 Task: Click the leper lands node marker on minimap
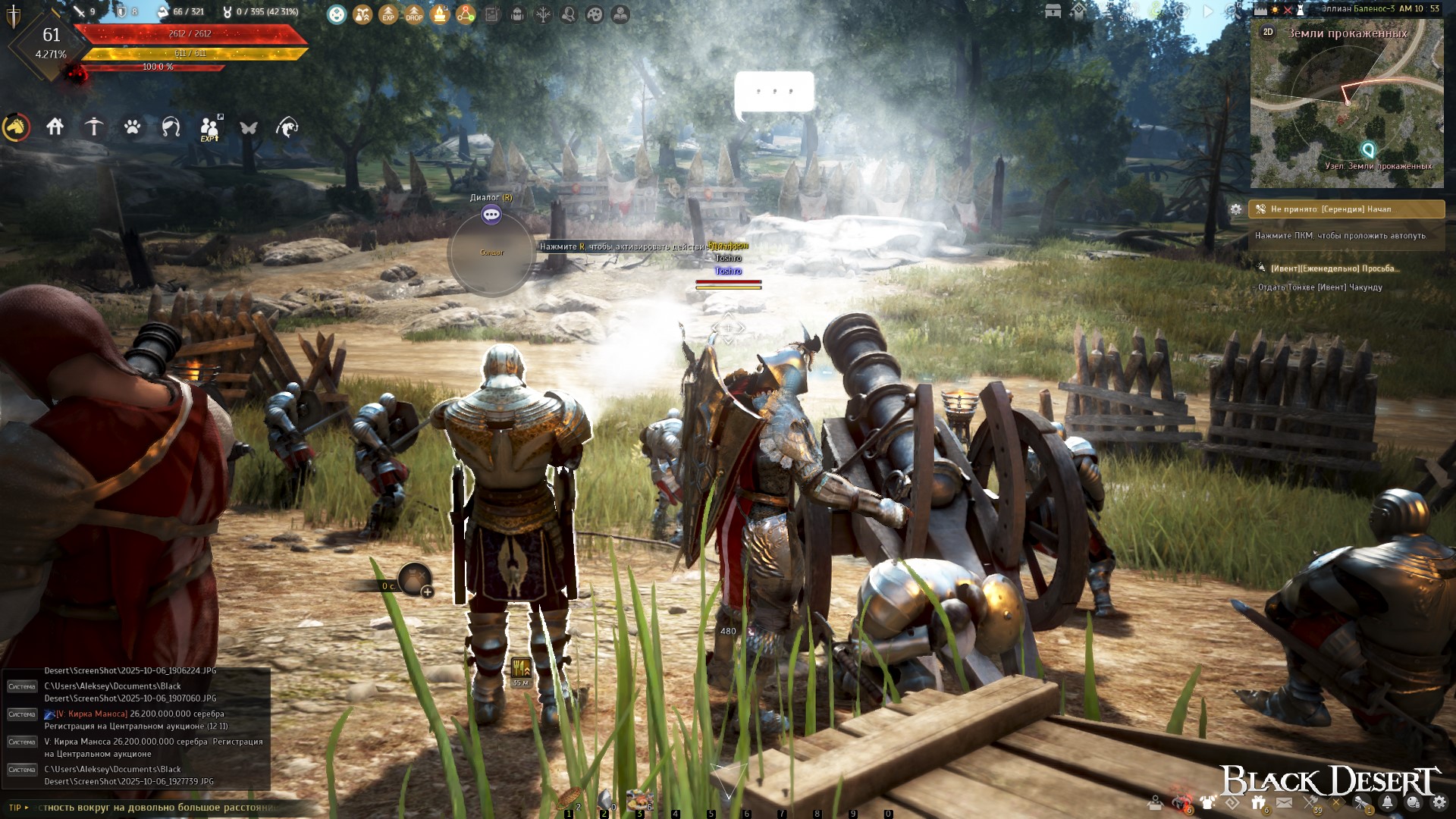pyautogui.click(x=1368, y=149)
